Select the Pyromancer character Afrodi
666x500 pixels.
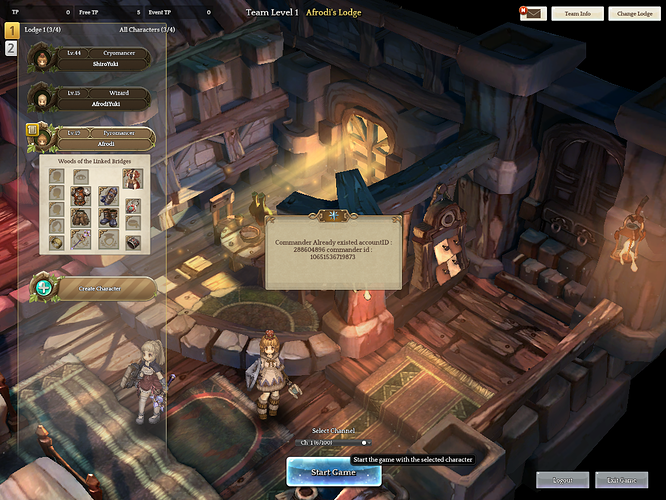pos(95,138)
